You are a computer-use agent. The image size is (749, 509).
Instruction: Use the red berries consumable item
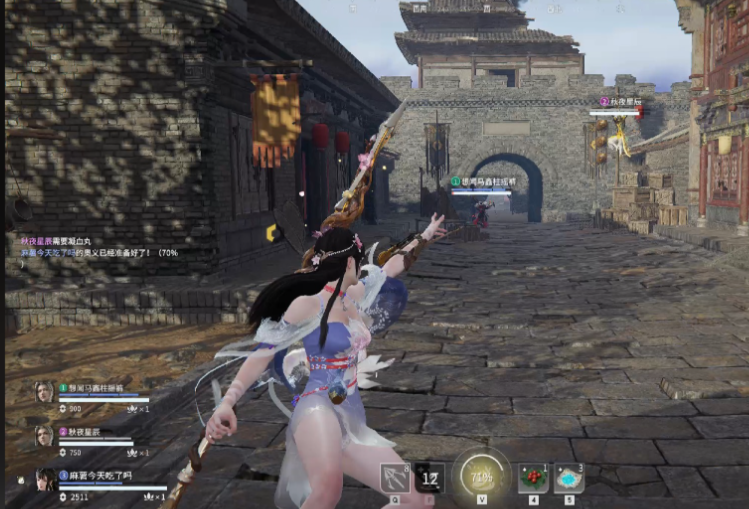(533, 478)
